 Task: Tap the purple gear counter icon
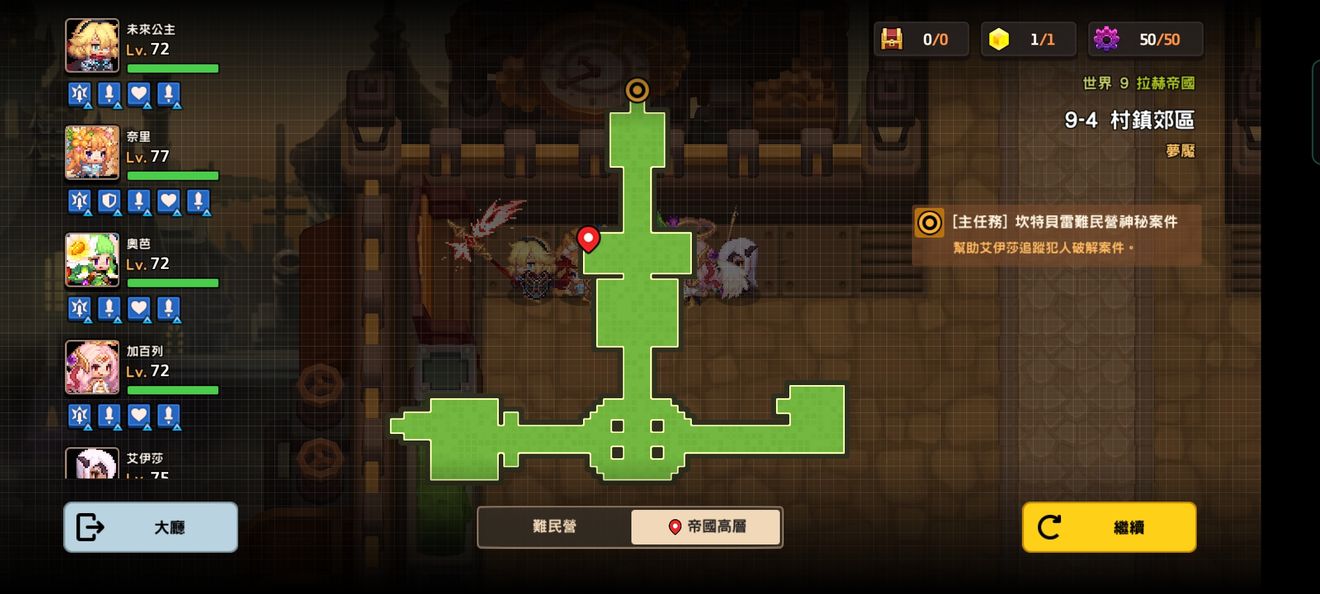[1106, 39]
